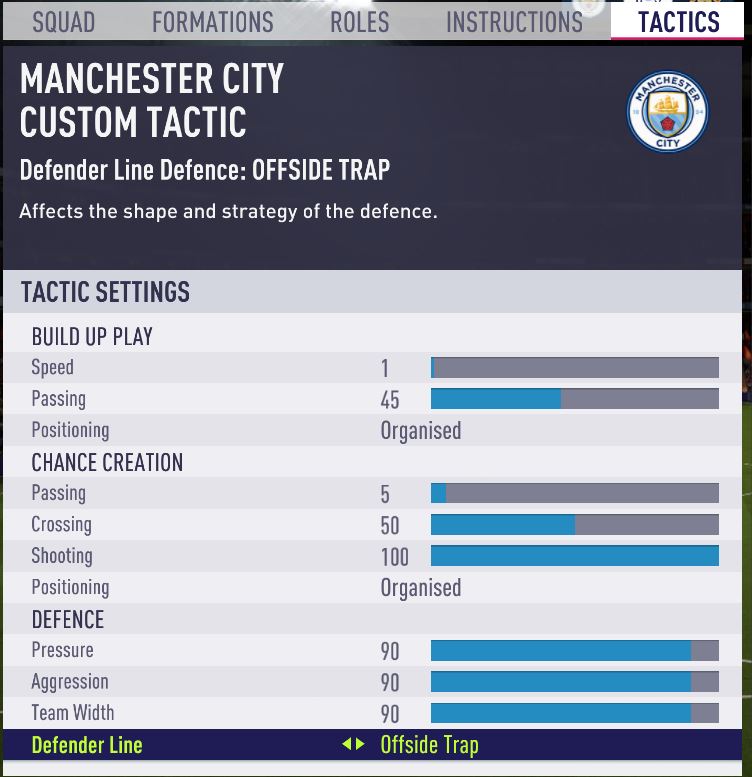Screen dimensions: 752x777
Task: Adjust the Crossing slider bar
Action: click(574, 525)
